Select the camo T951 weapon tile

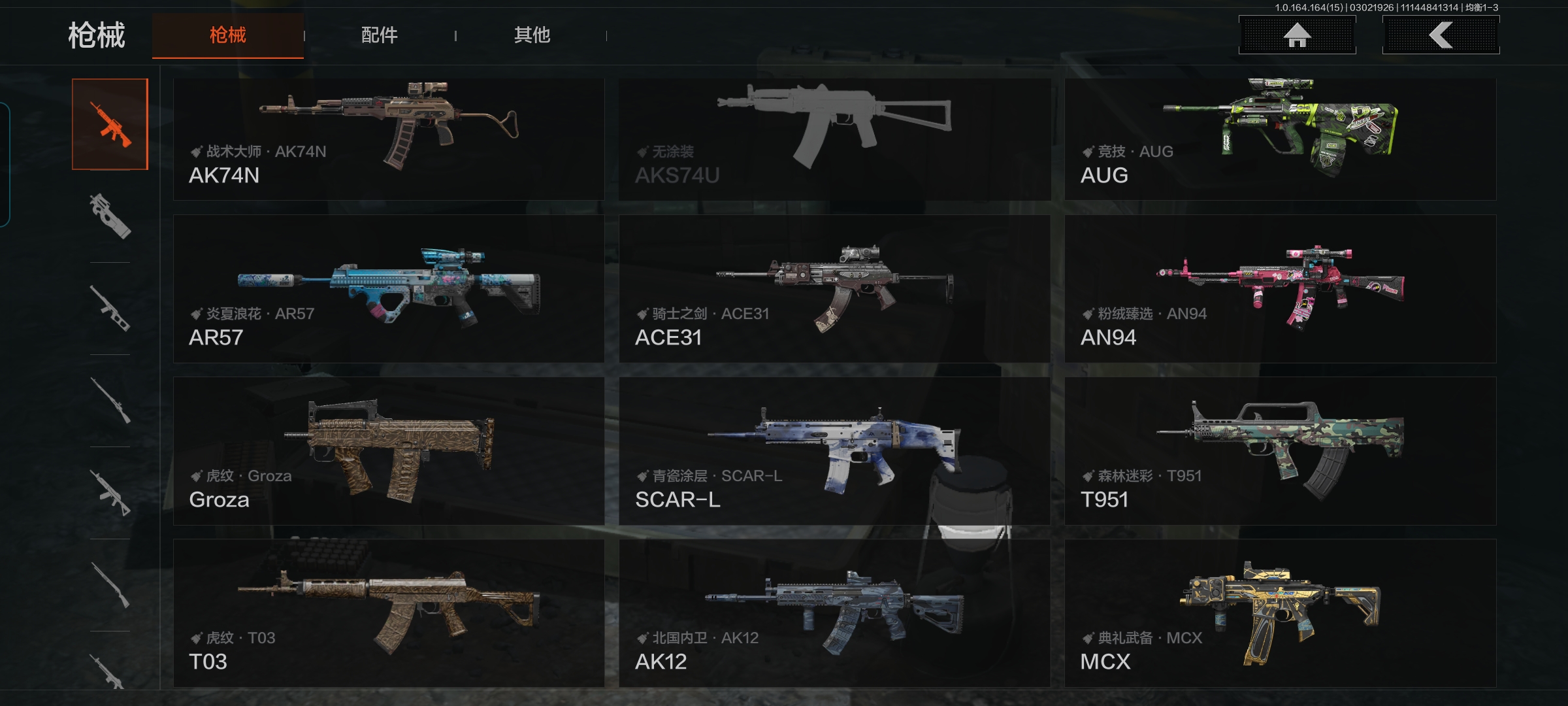point(1280,450)
